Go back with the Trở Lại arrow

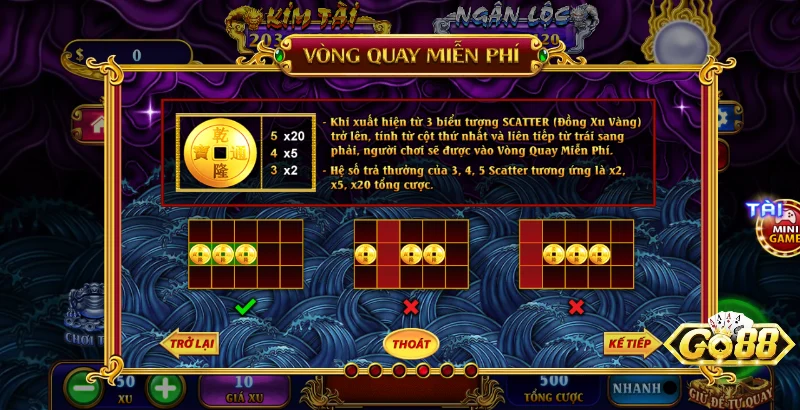coord(190,343)
